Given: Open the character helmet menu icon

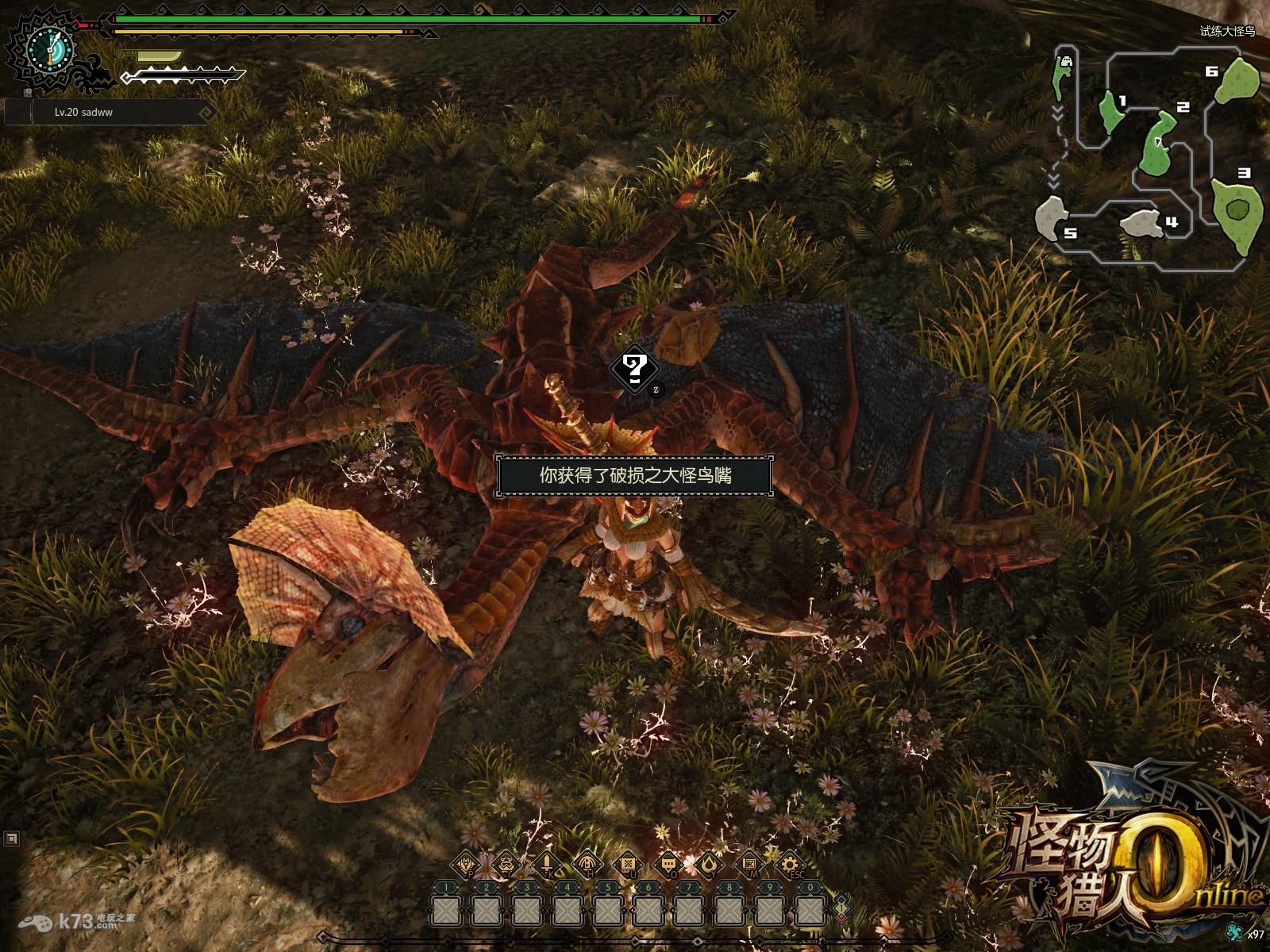Looking at the screenshot, I should click(466, 863).
